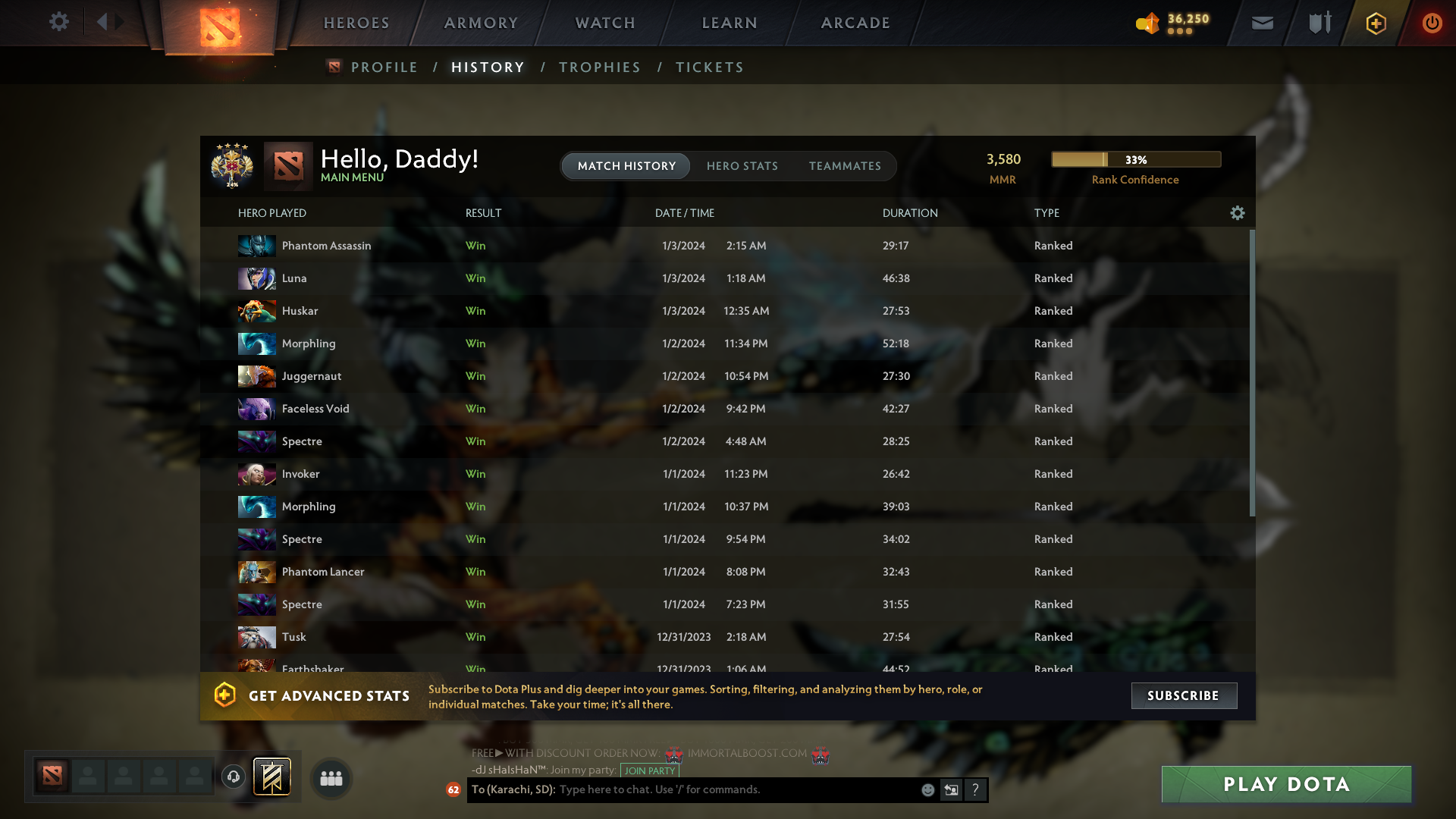Click the chat help question mark icon
This screenshot has width=1456, height=819.
[x=976, y=789]
